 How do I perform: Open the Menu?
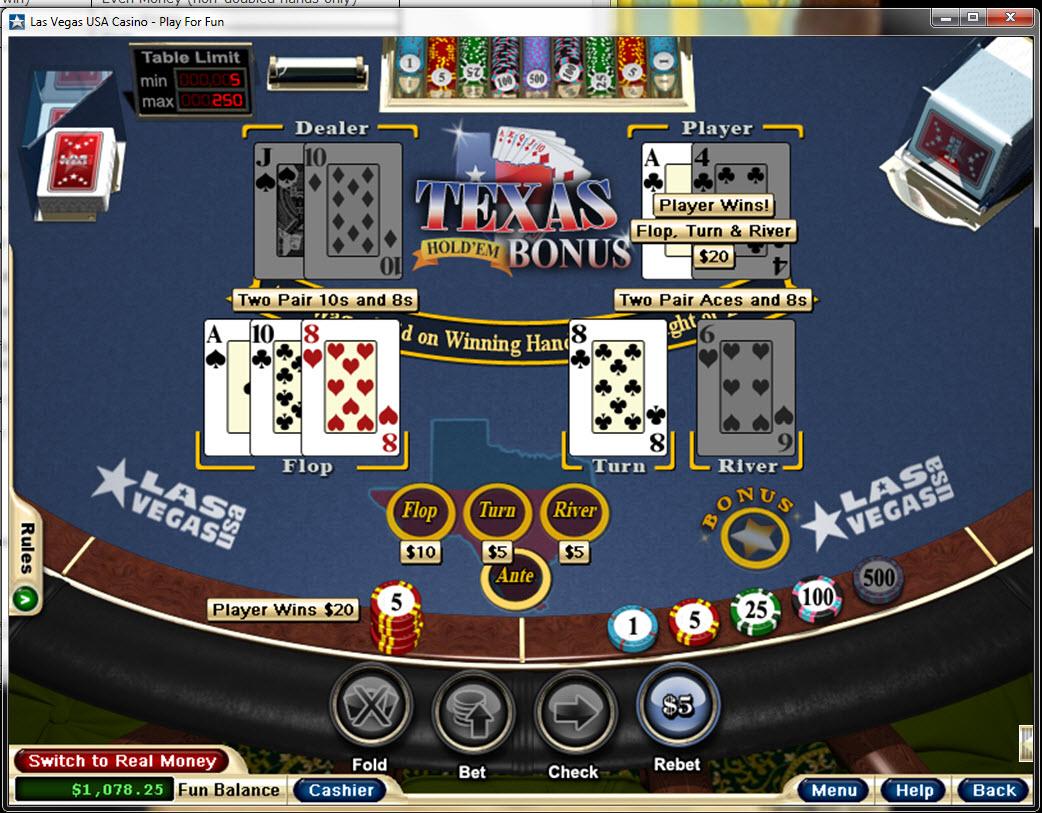click(x=833, y=790)
